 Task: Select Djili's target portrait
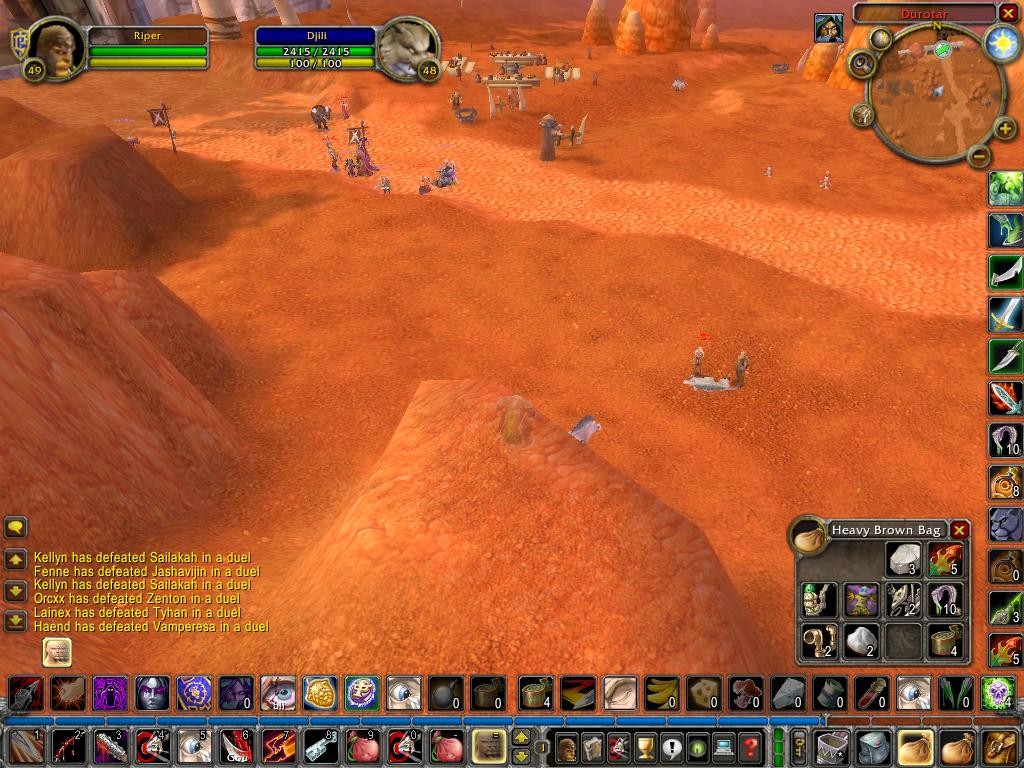pyautogui.click(x=408, y=46)
